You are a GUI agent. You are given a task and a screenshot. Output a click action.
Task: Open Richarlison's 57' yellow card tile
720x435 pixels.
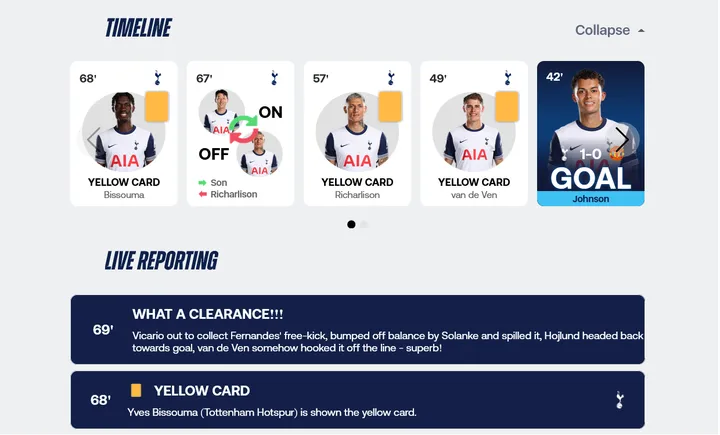coord(357,134)
